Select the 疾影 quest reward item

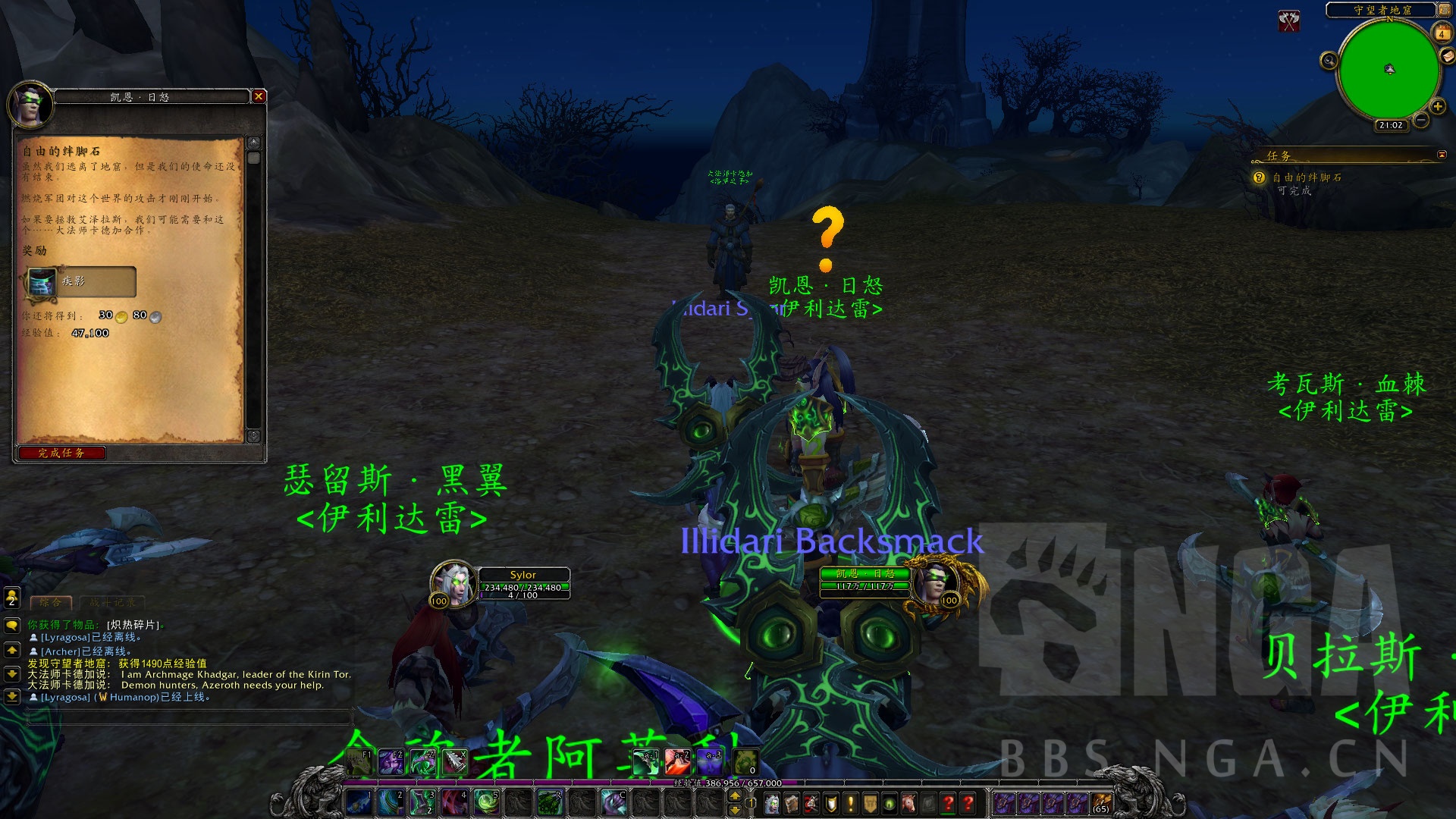[81, 281]
